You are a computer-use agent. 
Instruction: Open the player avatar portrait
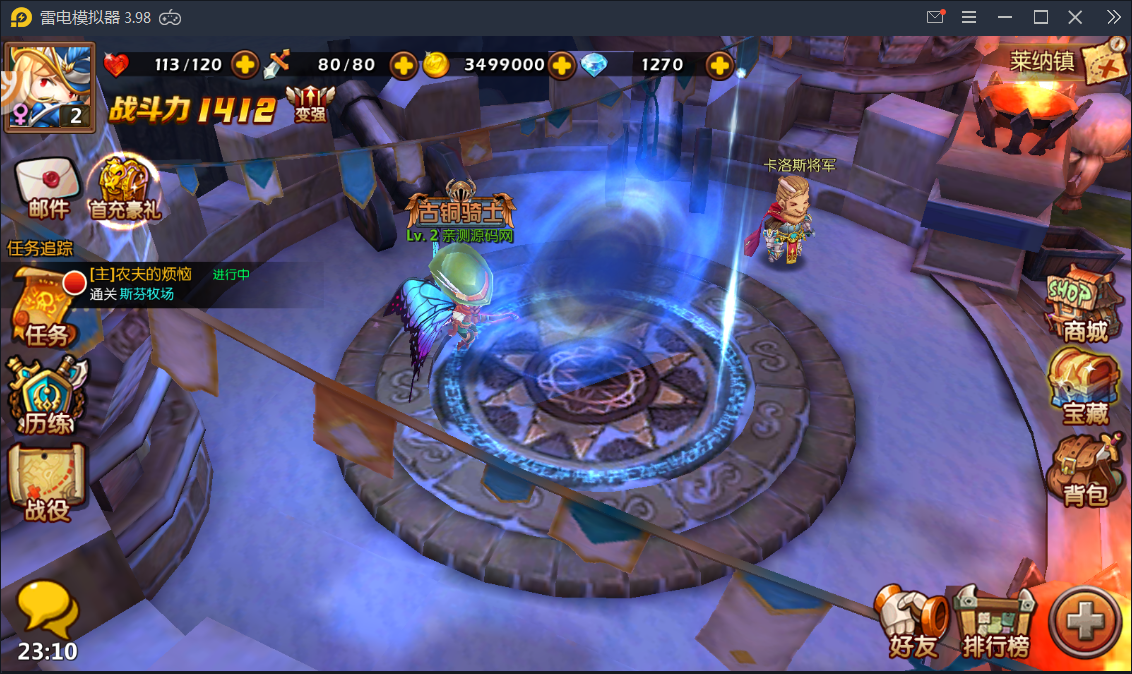click(x=50, y=86)
